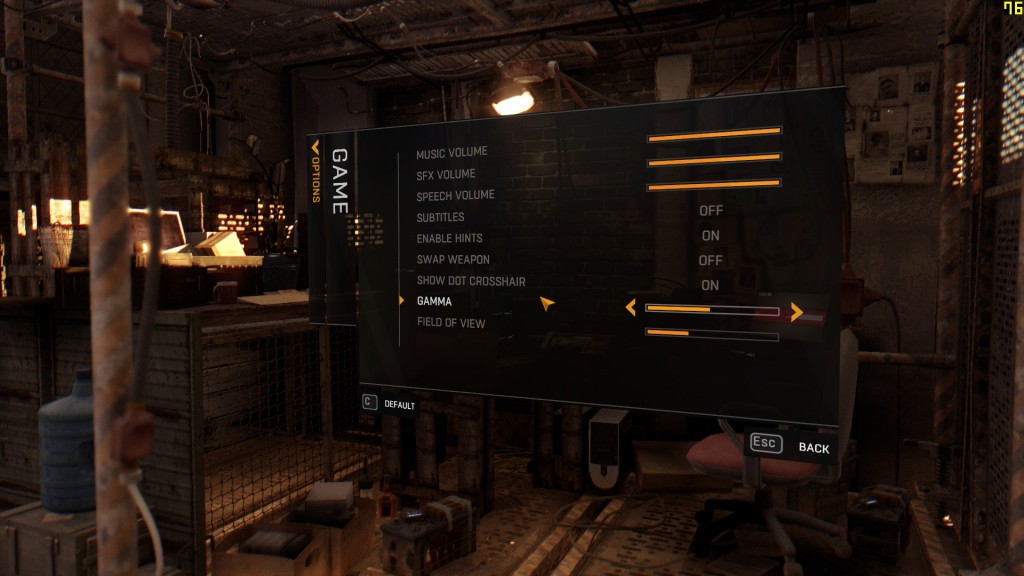Adjust the Music Volume slider

(714, 132)
